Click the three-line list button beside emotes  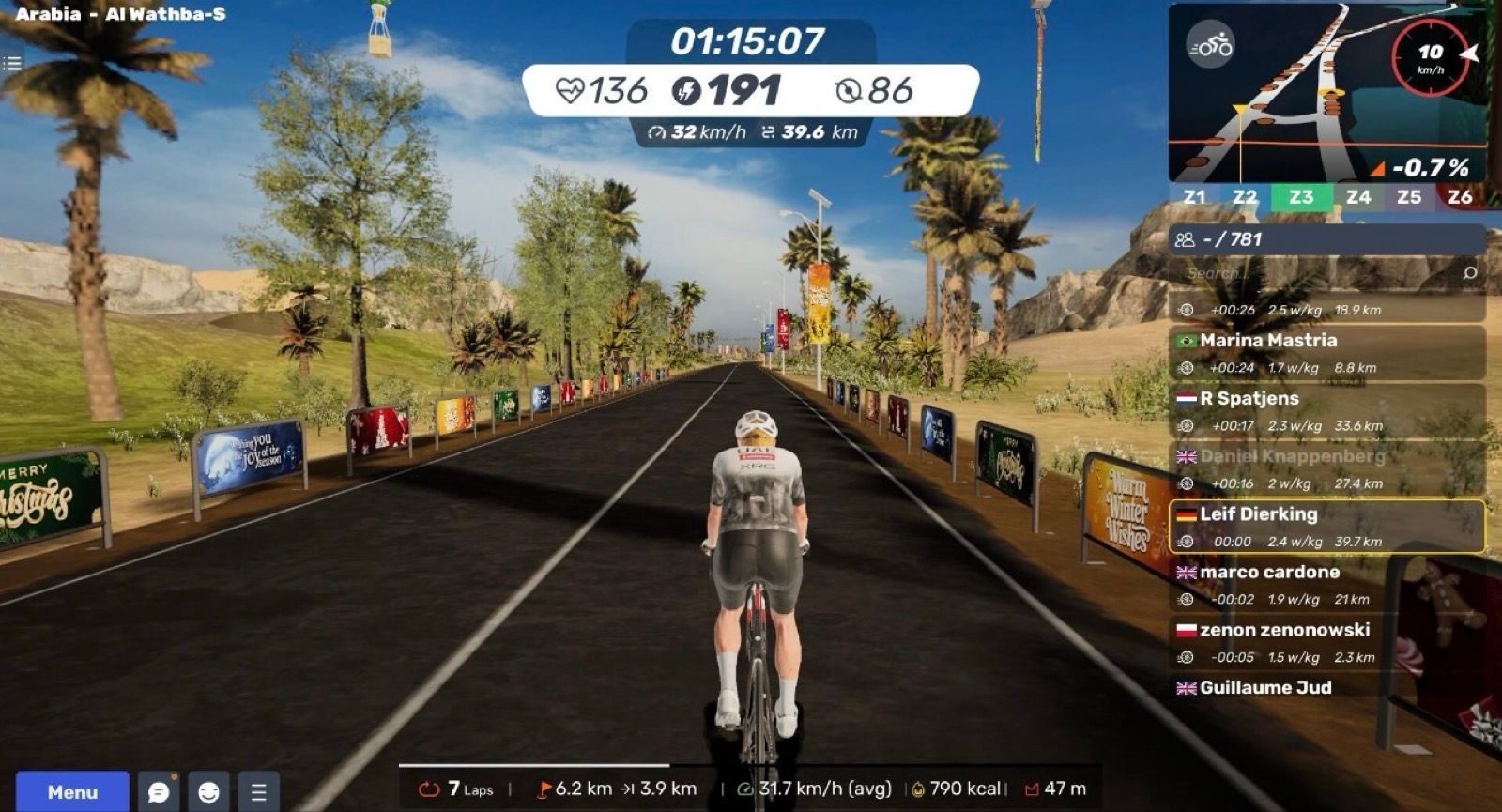pyautogui.click(x=259, y=791)
